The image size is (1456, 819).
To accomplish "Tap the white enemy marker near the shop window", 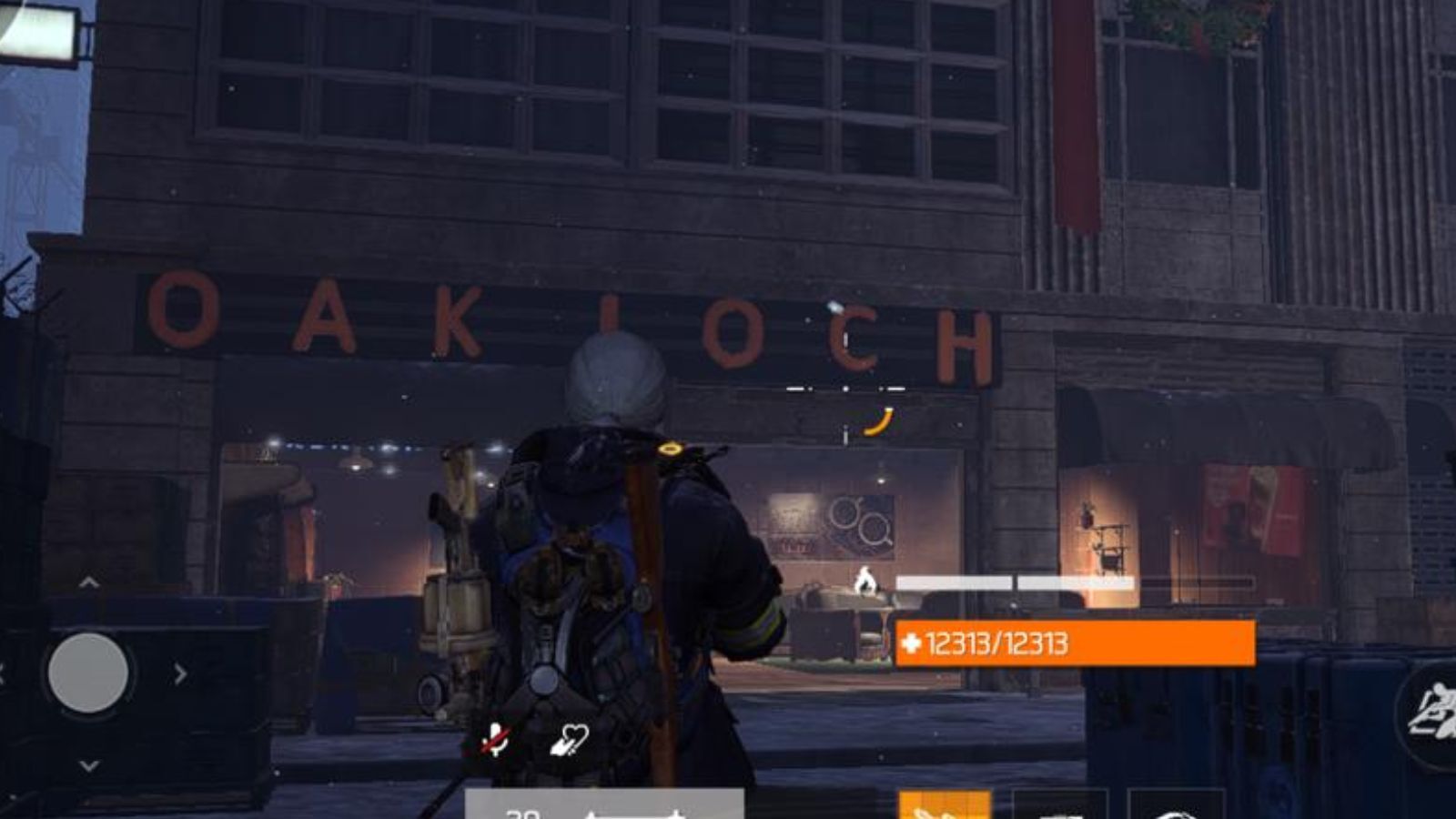I will coord(866,581).
